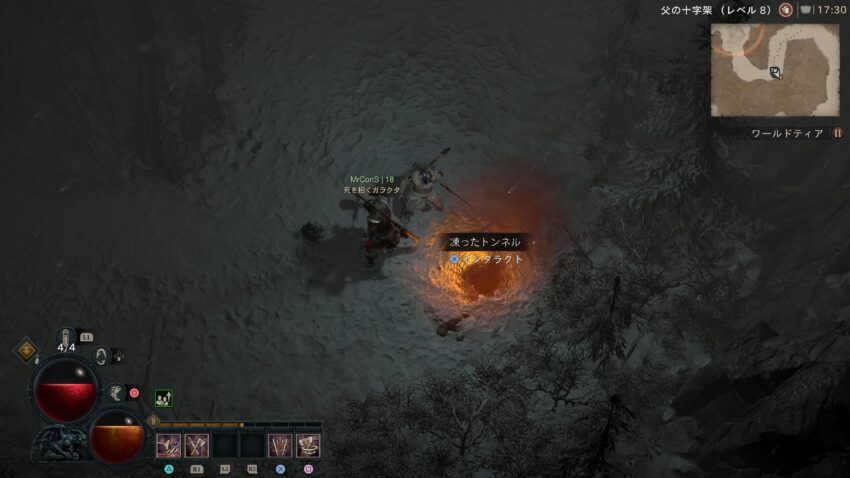Select the 凍ったトンネル entrance label
850x478 pixels.
point(486,242)
